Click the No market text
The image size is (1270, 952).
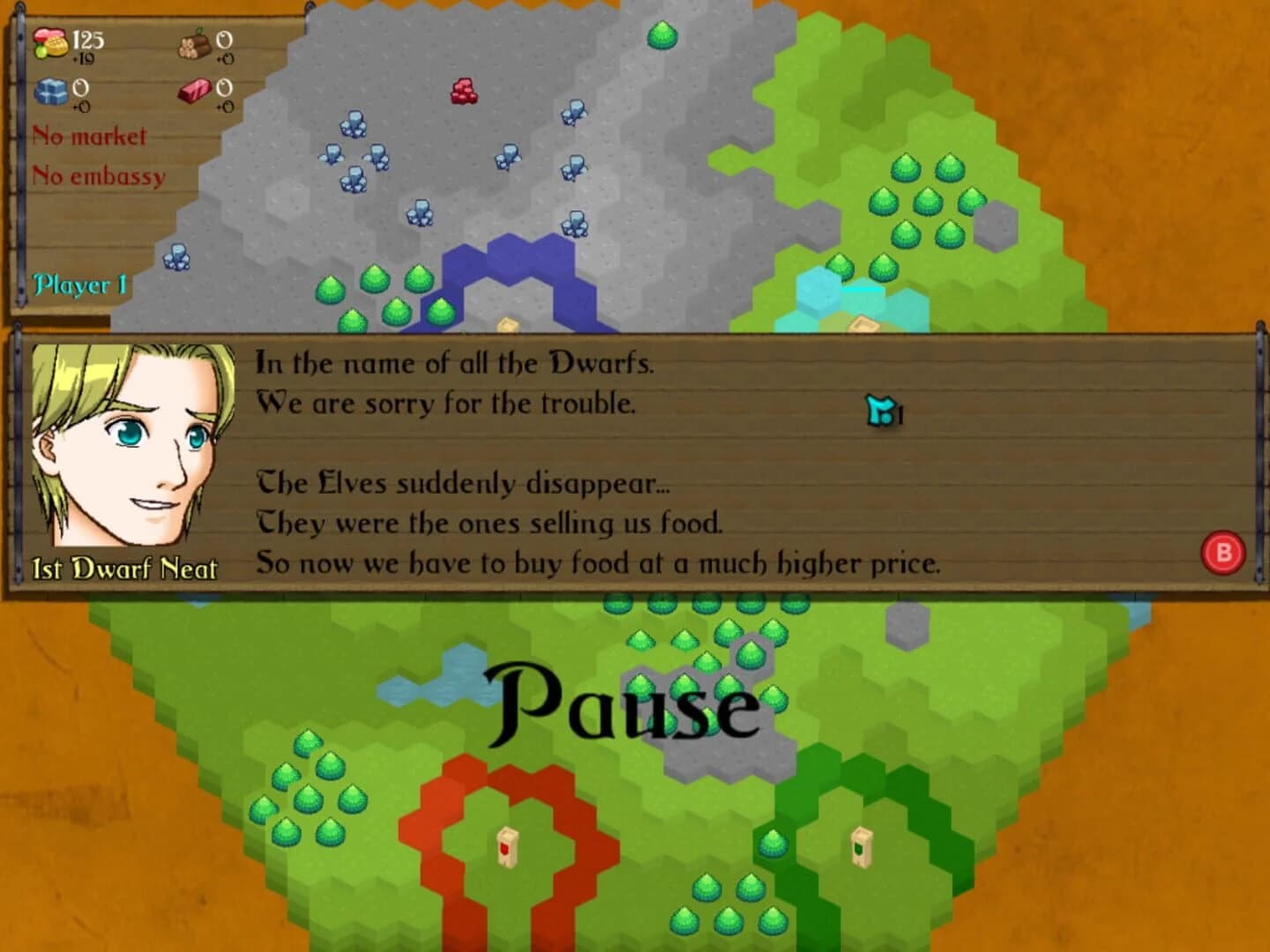point(88,138)
